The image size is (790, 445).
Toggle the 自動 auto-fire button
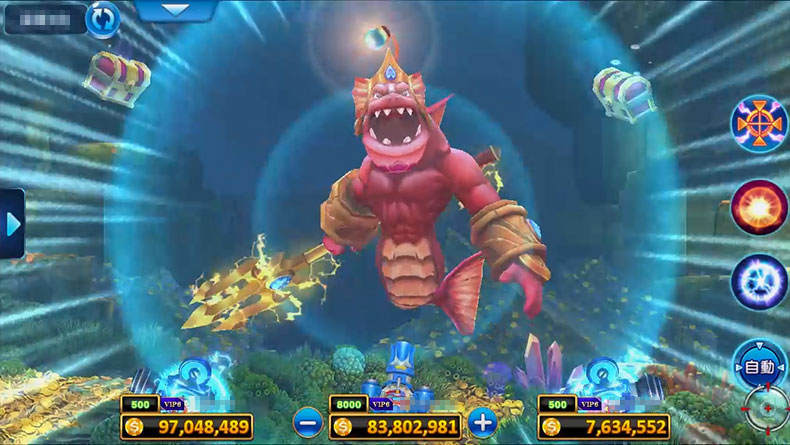[x=761, y=367]
